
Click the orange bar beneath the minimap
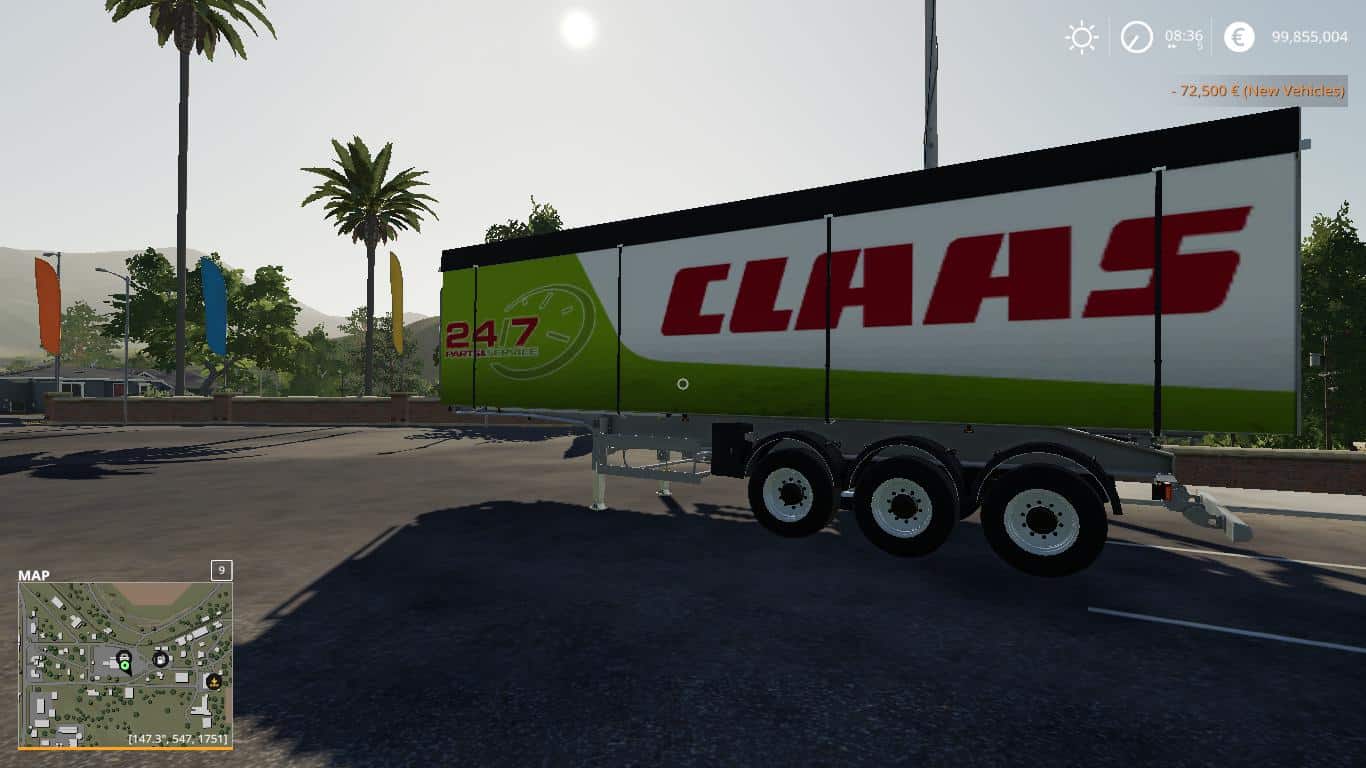[124, 746]
